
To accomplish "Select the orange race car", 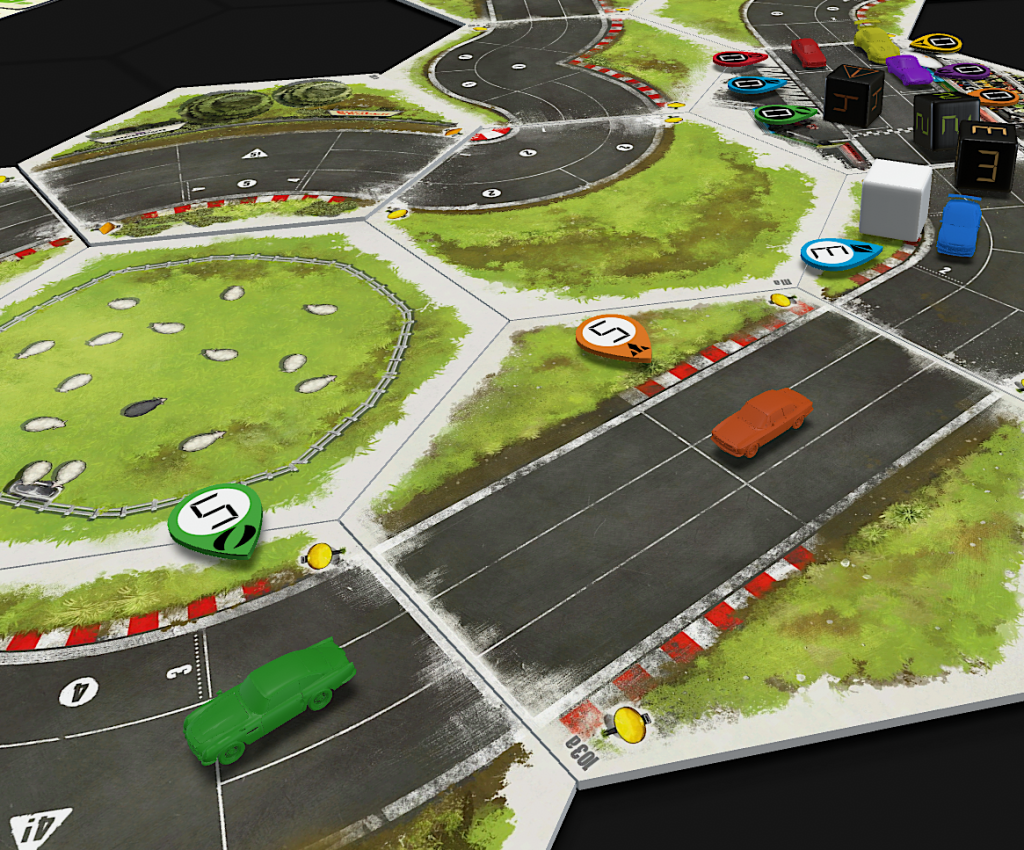I will (x=762, y=421).
